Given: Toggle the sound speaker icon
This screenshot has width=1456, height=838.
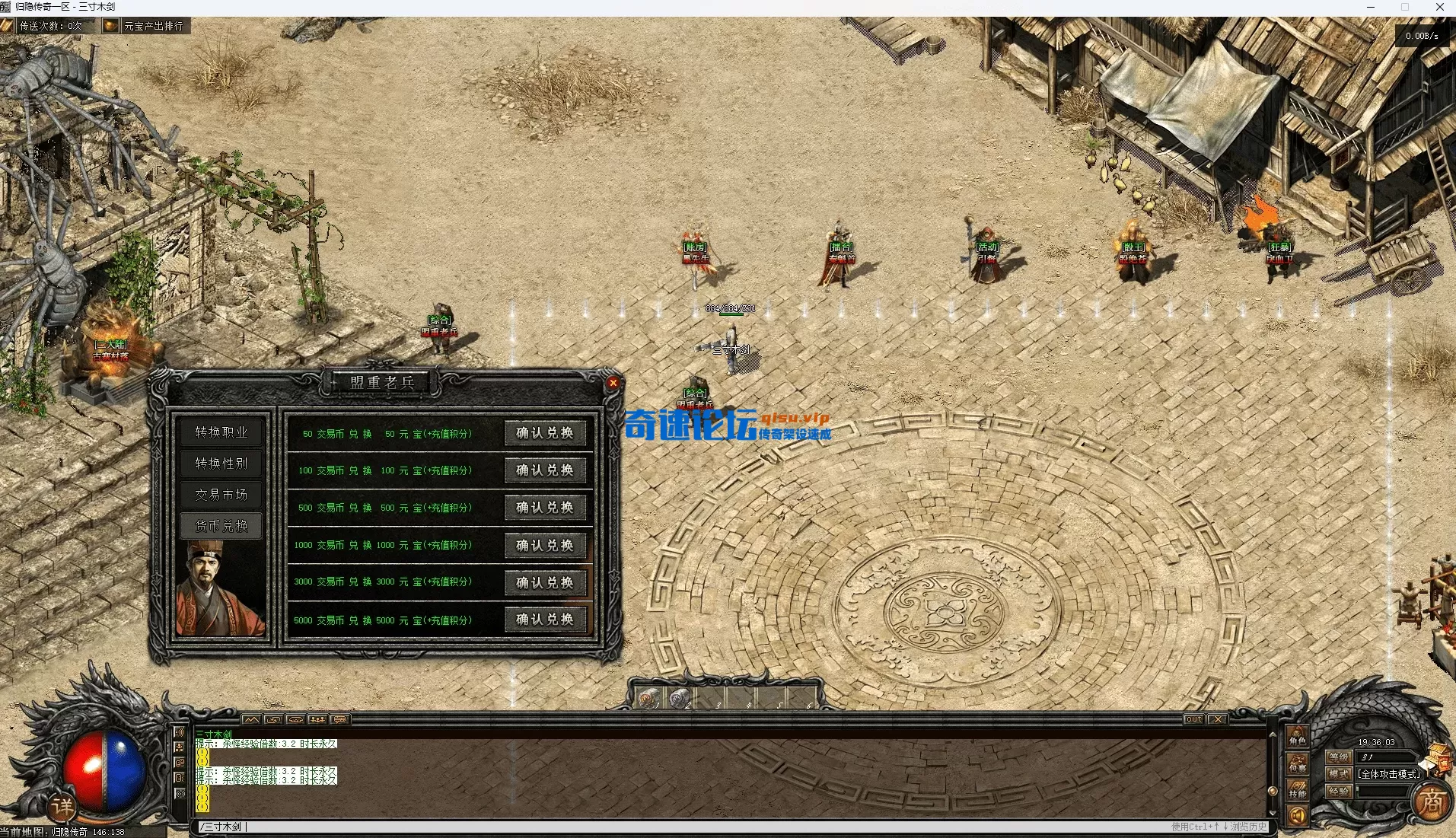Looking at the screenshot, I should tap(1298, 817).
